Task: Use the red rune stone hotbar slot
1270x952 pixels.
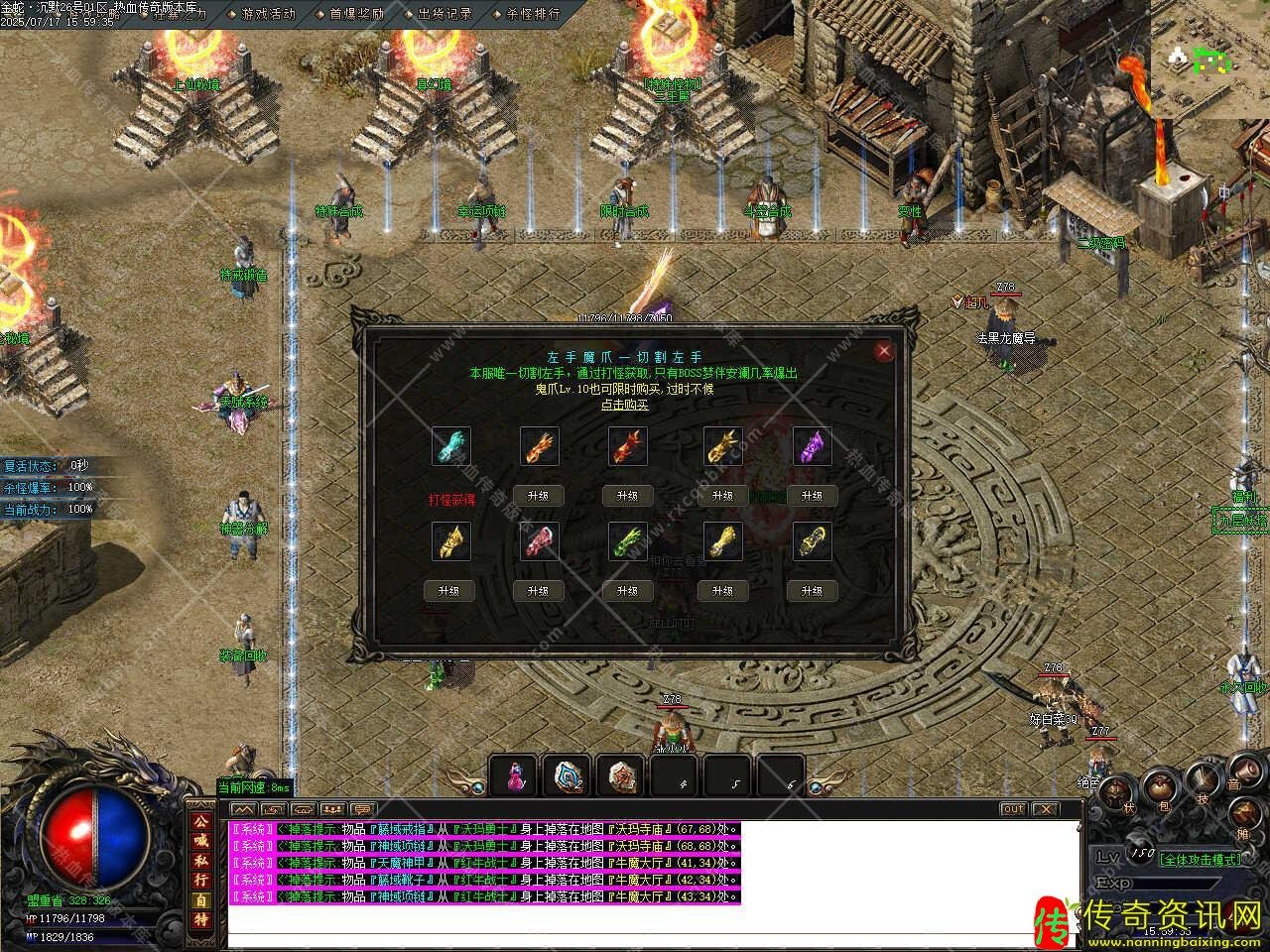Action: pyautogui.click(x=622, y=776)
